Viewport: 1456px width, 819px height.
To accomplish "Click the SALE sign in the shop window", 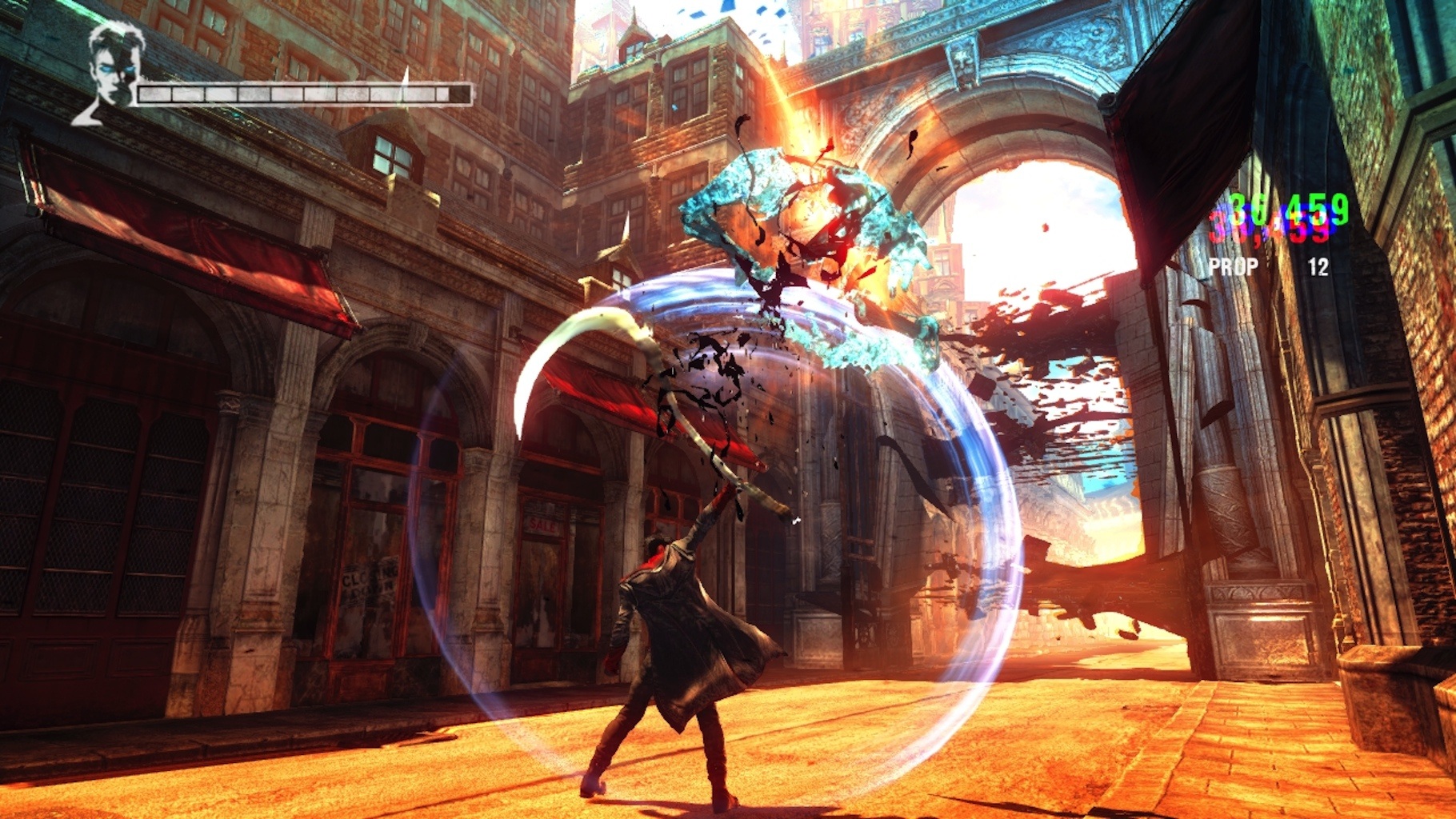I will click(542, 525).
